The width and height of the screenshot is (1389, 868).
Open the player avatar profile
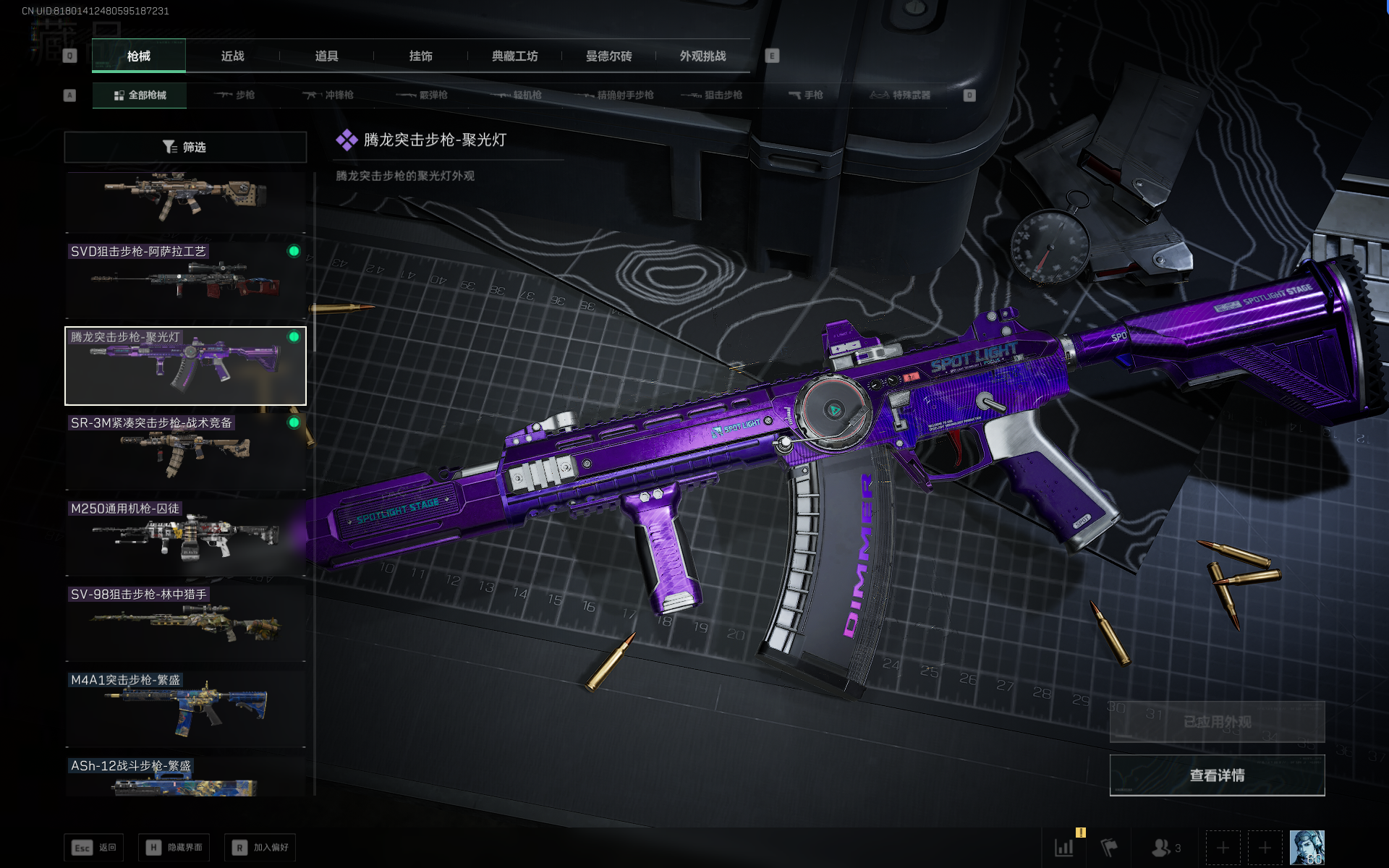click(1307, 847)
